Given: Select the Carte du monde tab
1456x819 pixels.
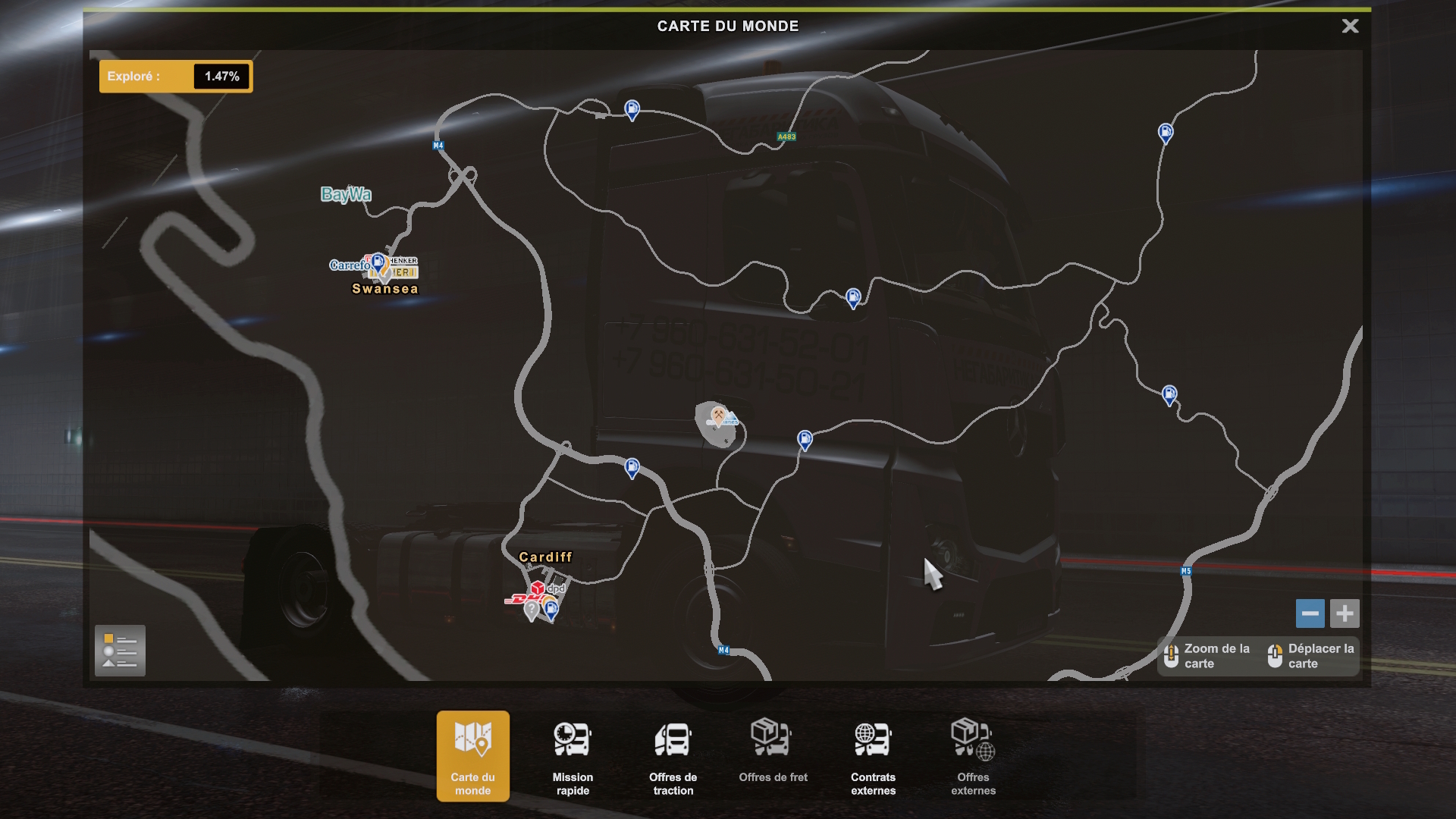Looking at the screenshot, I should [x=472, y=756].
